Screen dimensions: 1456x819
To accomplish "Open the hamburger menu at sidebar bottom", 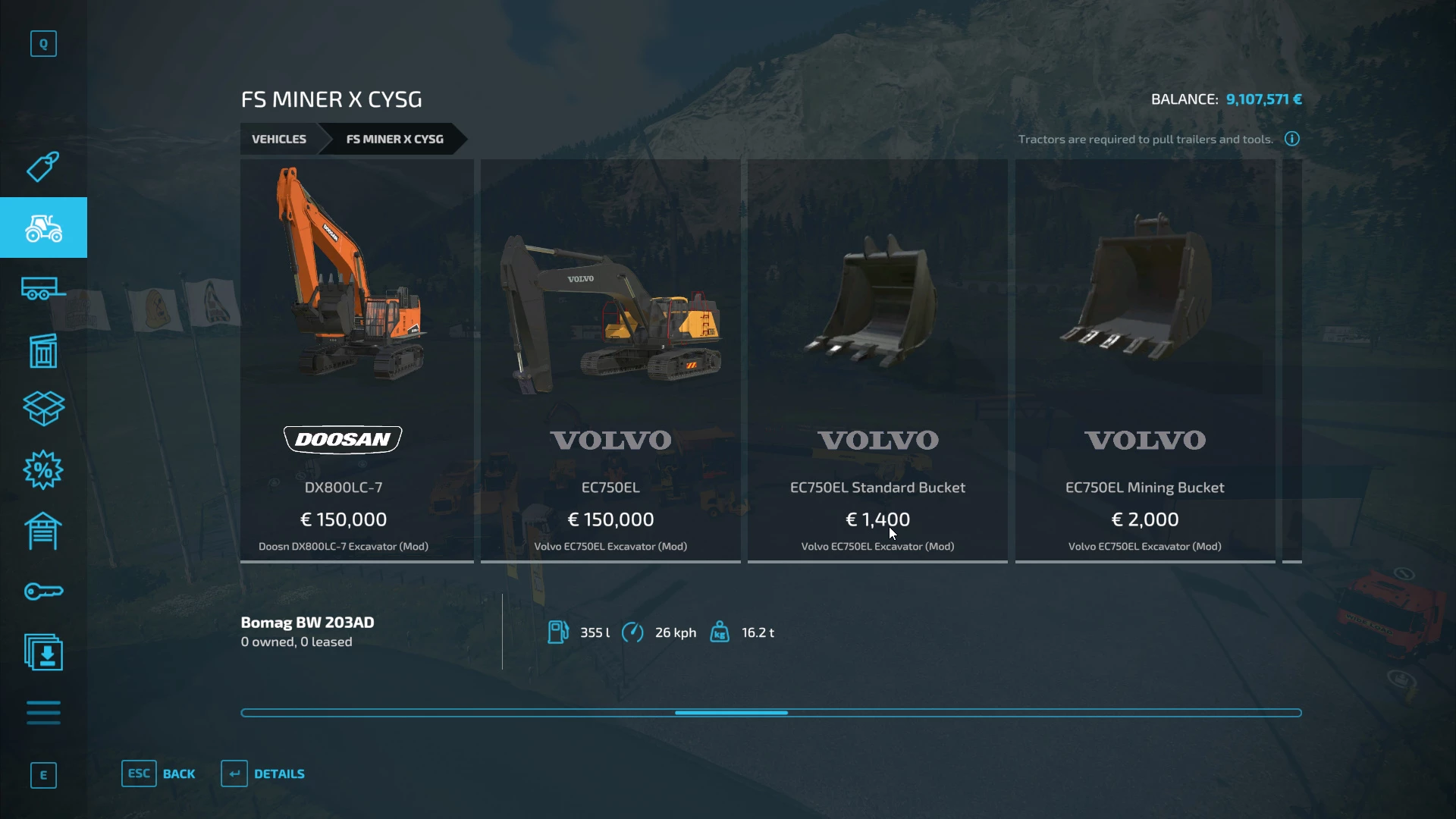I will coord(43,713).
